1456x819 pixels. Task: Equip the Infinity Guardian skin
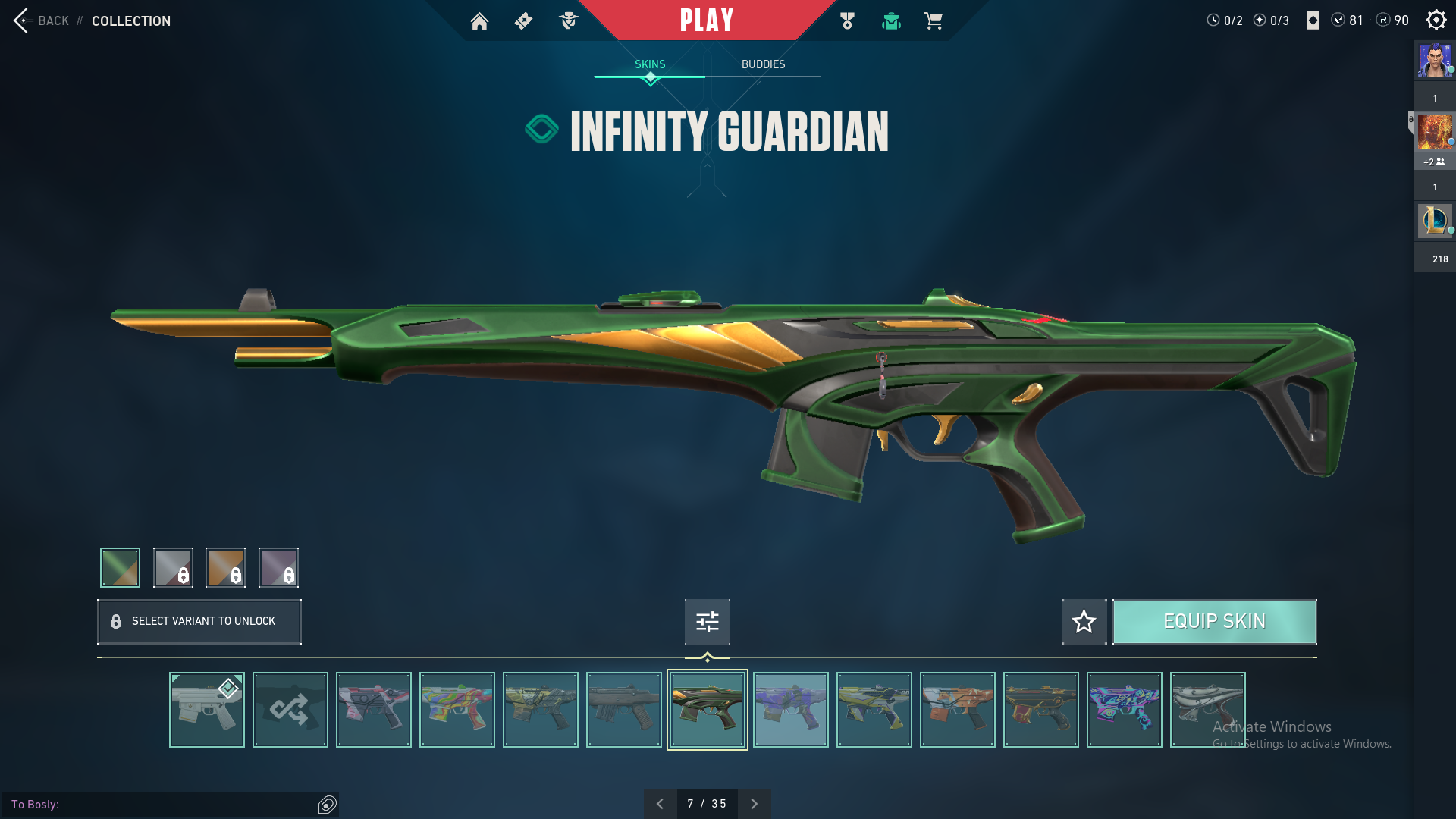(1214, 622)
